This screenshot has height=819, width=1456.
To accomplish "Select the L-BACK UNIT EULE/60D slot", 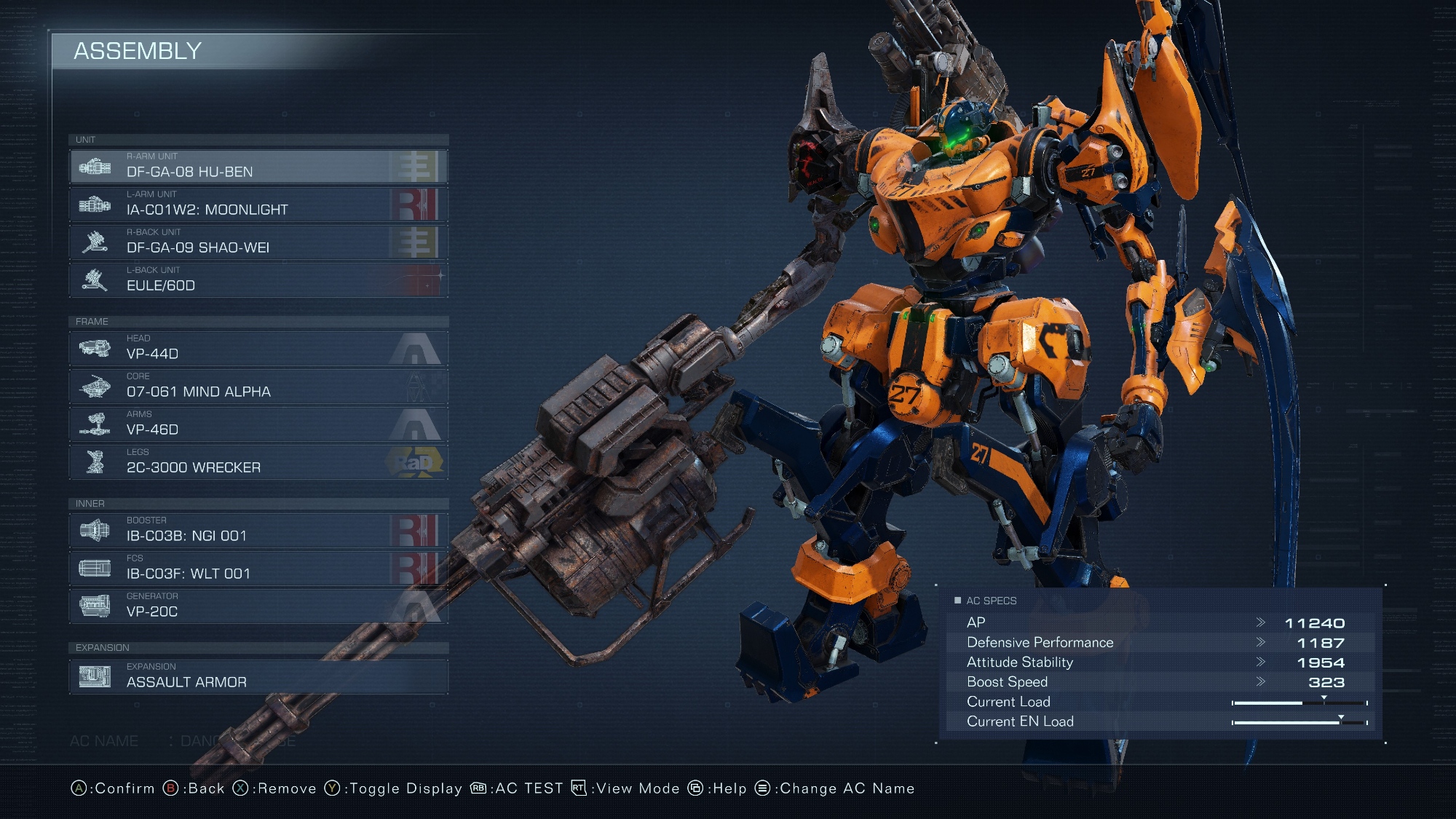I will tap(258, 280).
